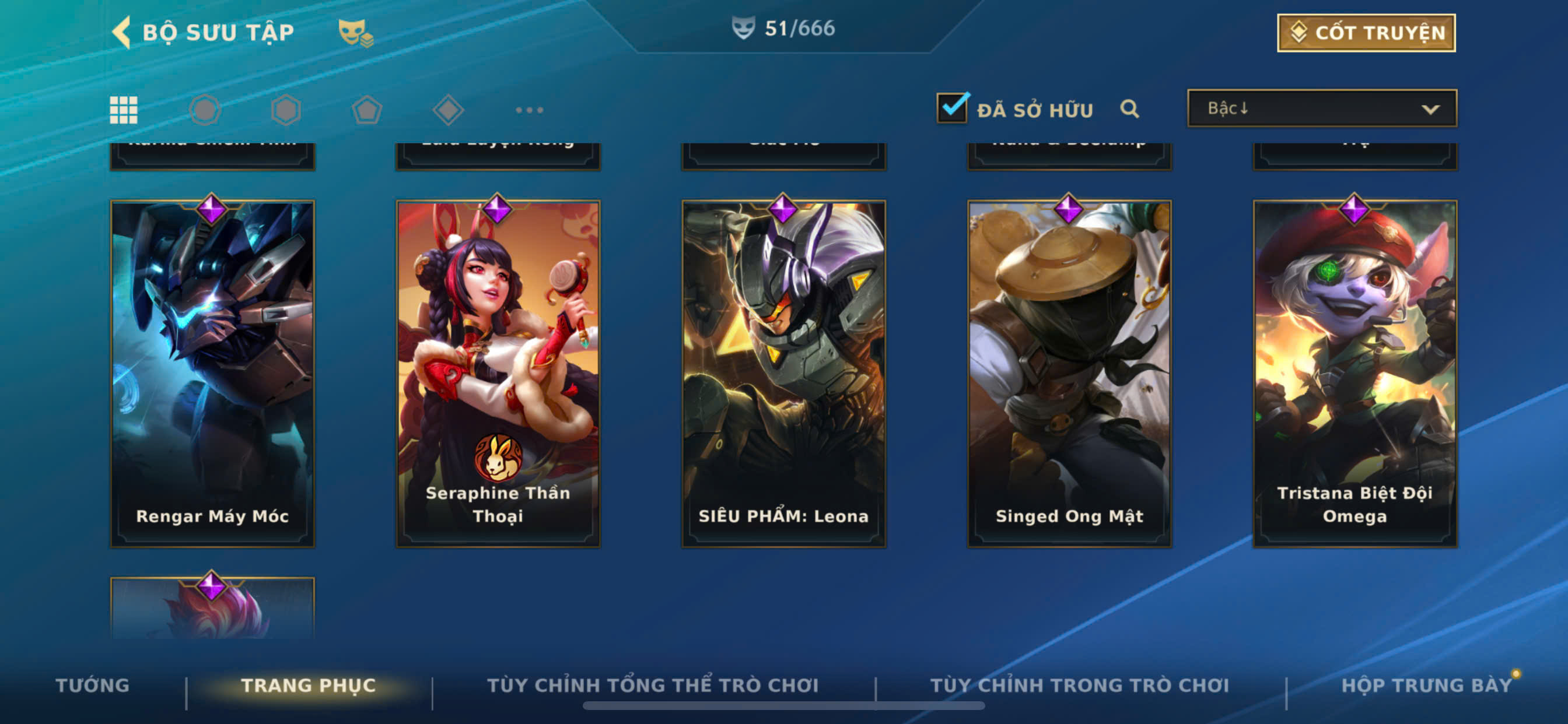
Task: Open Tùy Chỉnh Tổng Thể Trò Chơi tab
Action: pos(653,685)
